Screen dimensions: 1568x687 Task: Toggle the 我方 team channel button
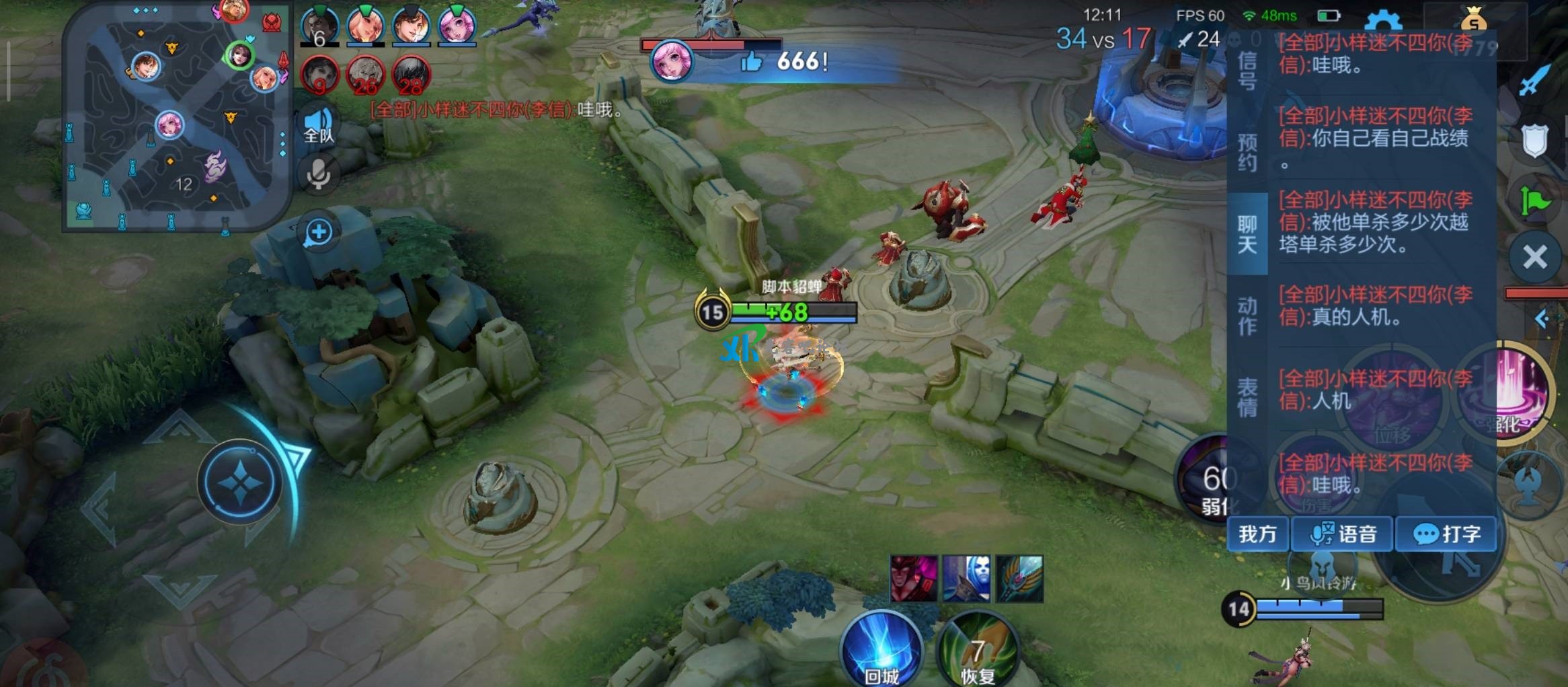(1257, 534)
